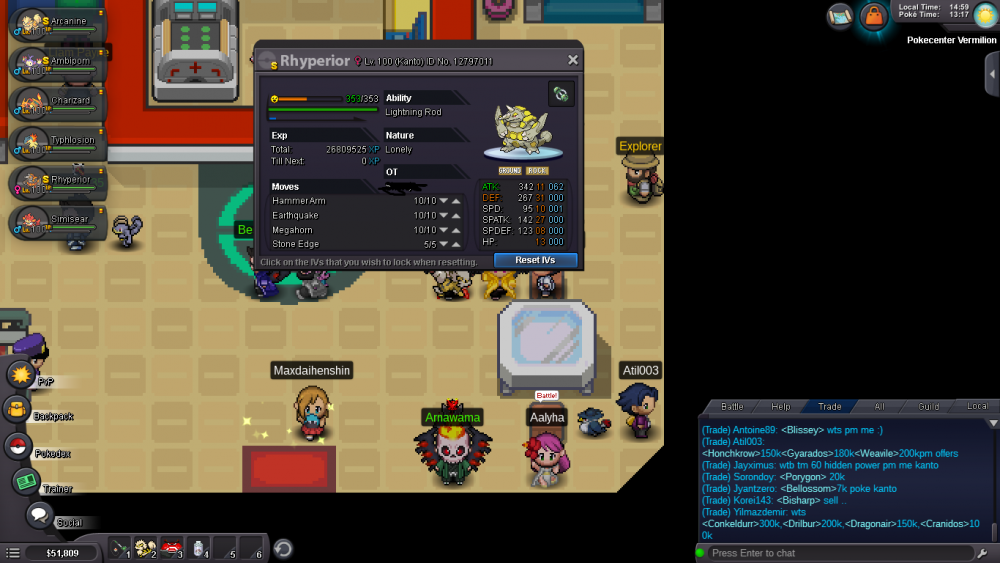This screenshot has width=1000, height=563.
Task: Open the Social menu
Action: tap(40, 516)
